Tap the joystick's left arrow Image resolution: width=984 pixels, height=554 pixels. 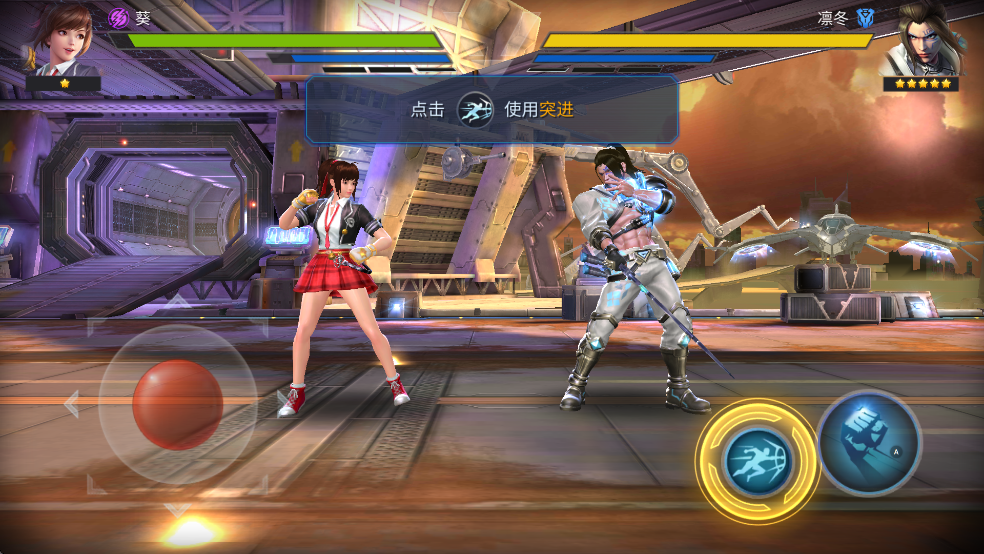[x=71, y=404]
